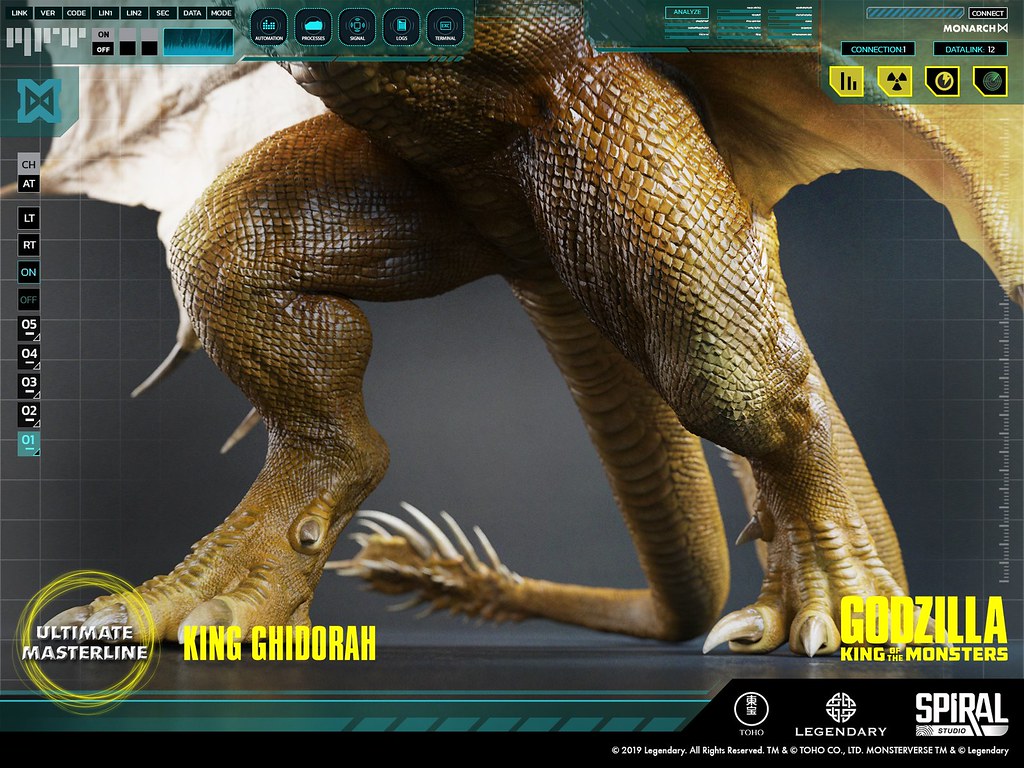This screenshot has width=1024, height=768.
Task: Select channel 05 in the side panel
Action: pyautogui.click(x=29, y=326)
